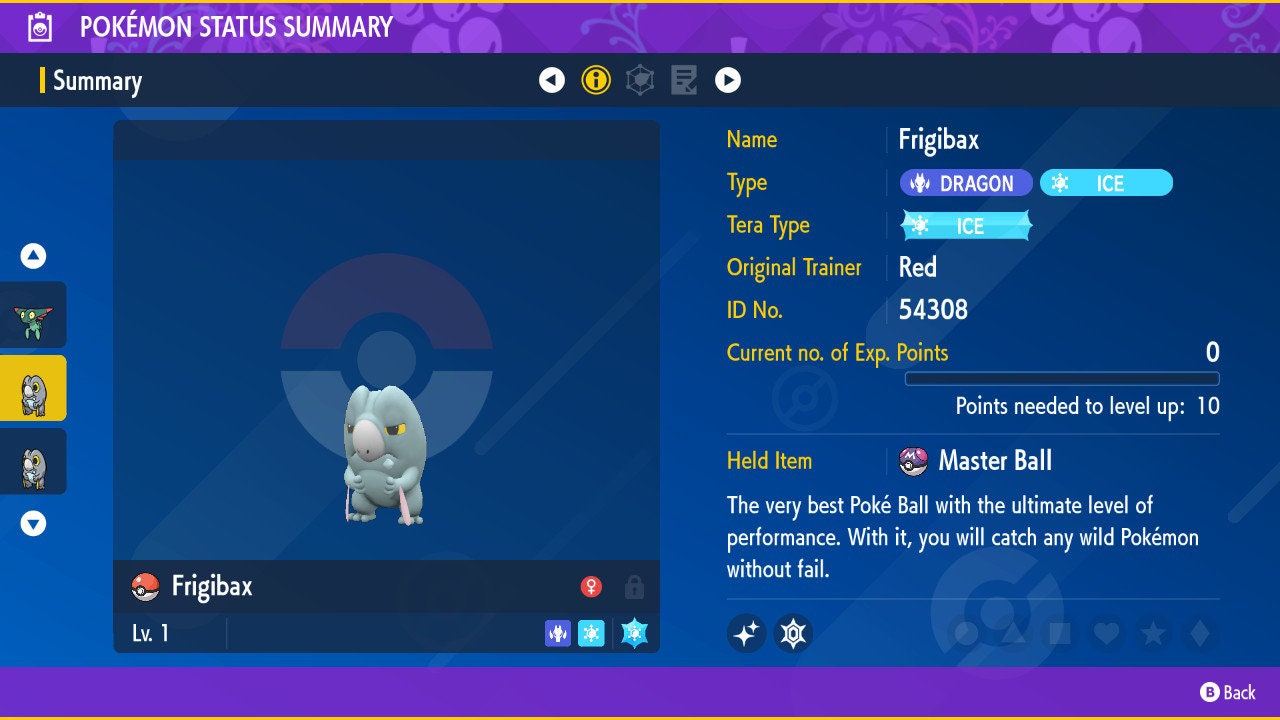Screen dimensions: 1280x720
Task: Click the lock icon next to gender symbol
Action: (x=633, y=587)
